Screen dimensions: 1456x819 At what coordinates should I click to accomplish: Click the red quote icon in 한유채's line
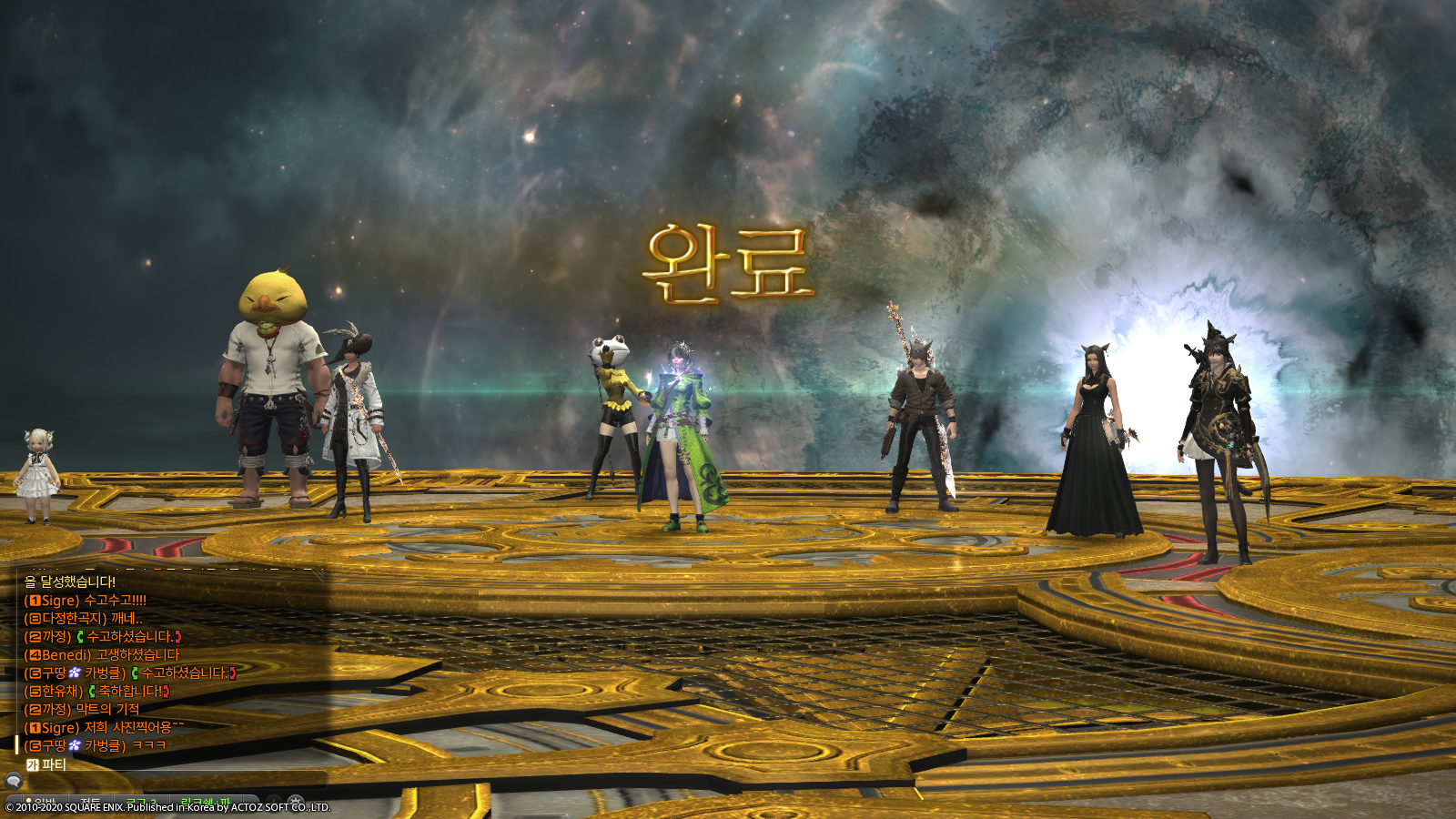pyautogui.click(x=166, y=693)
